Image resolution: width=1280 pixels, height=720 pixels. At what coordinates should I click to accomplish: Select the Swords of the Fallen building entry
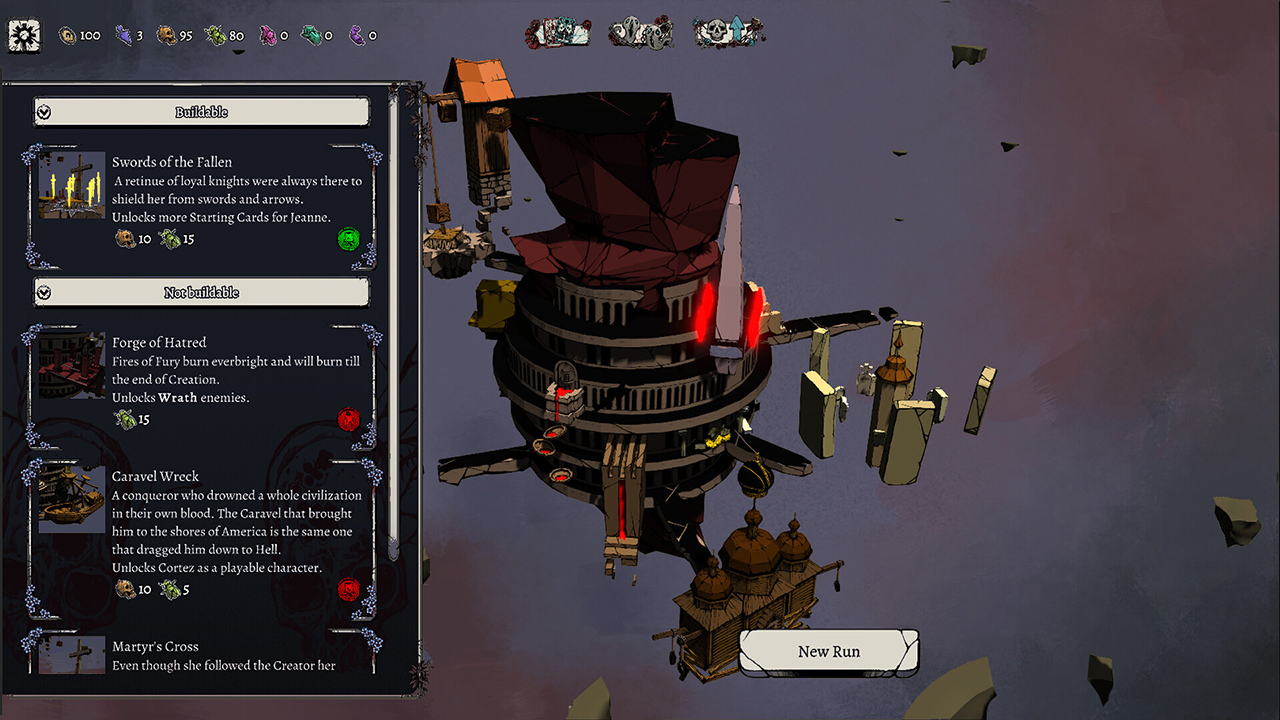click(200, 200)
